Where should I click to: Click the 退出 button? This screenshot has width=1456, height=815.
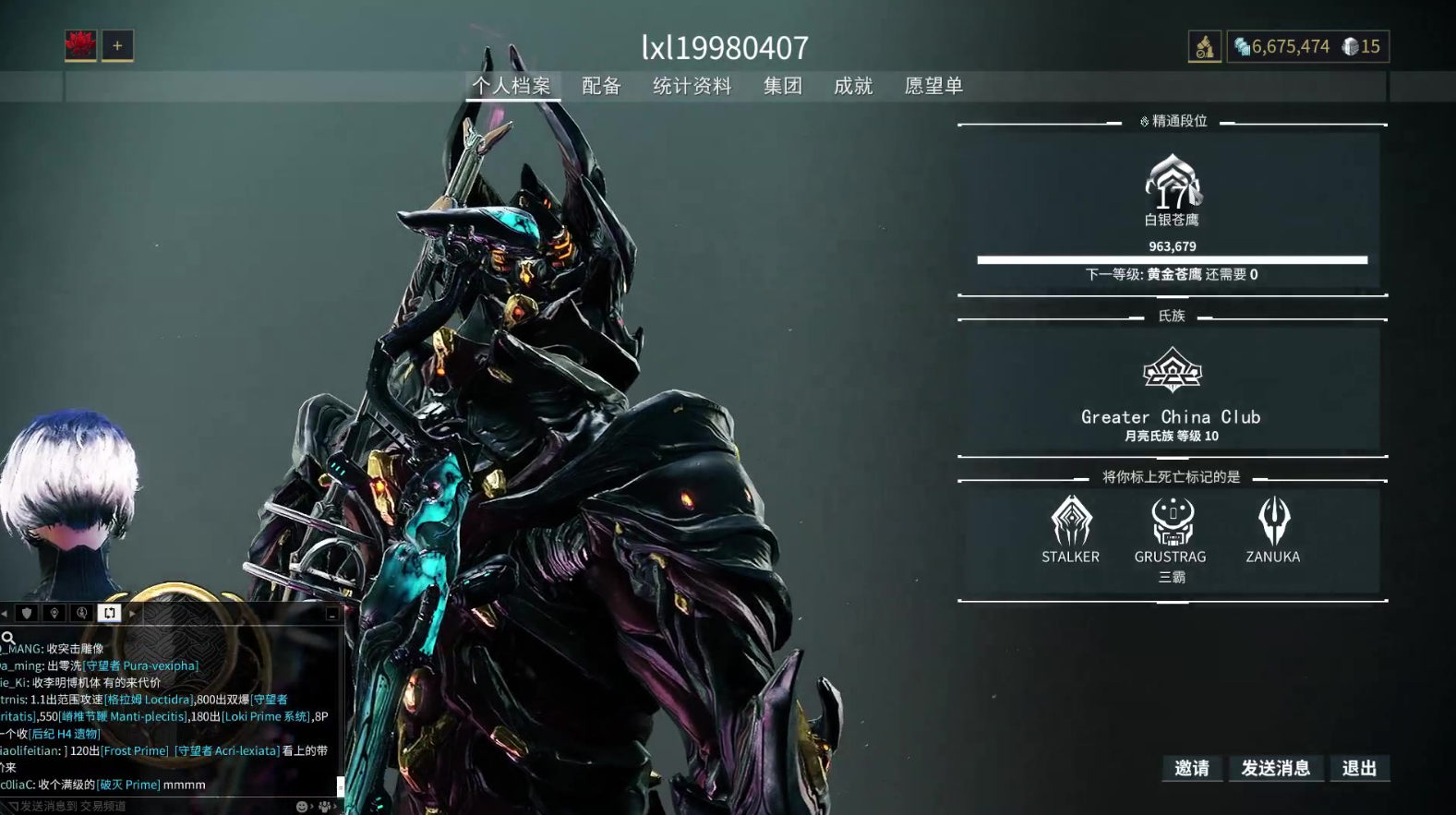tap(1359, 768)
